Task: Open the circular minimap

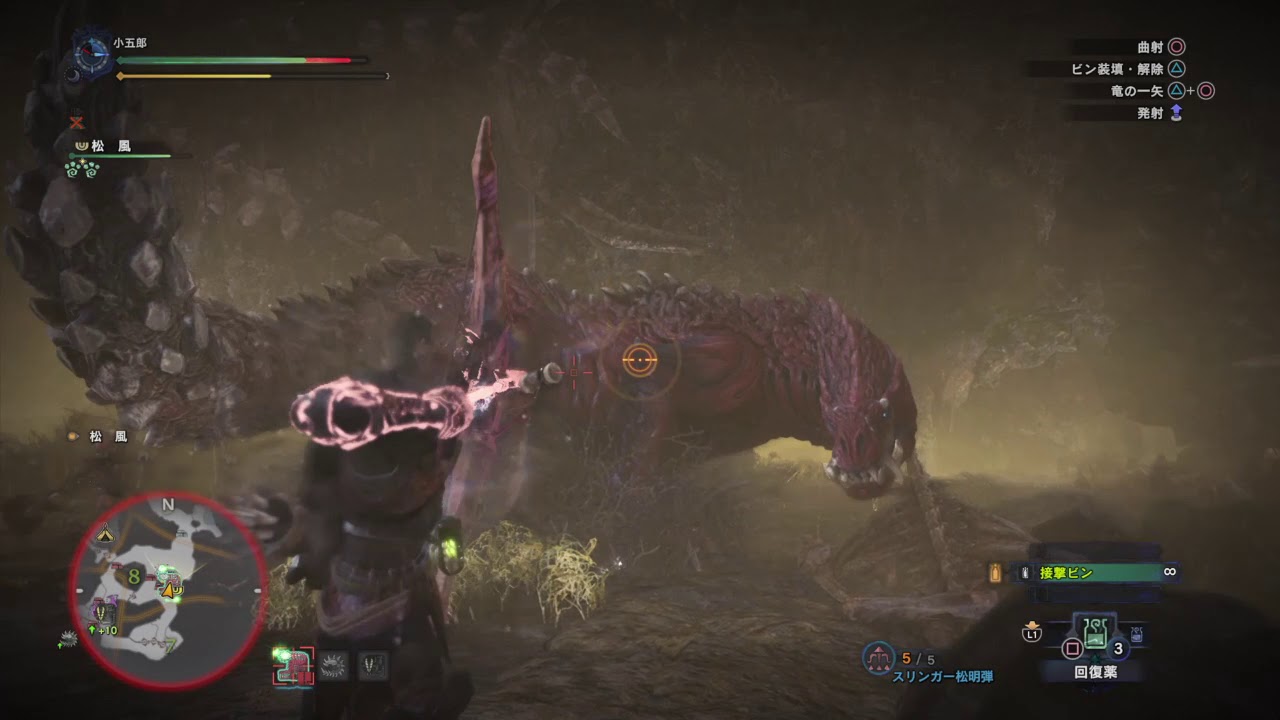Action: 168,591
